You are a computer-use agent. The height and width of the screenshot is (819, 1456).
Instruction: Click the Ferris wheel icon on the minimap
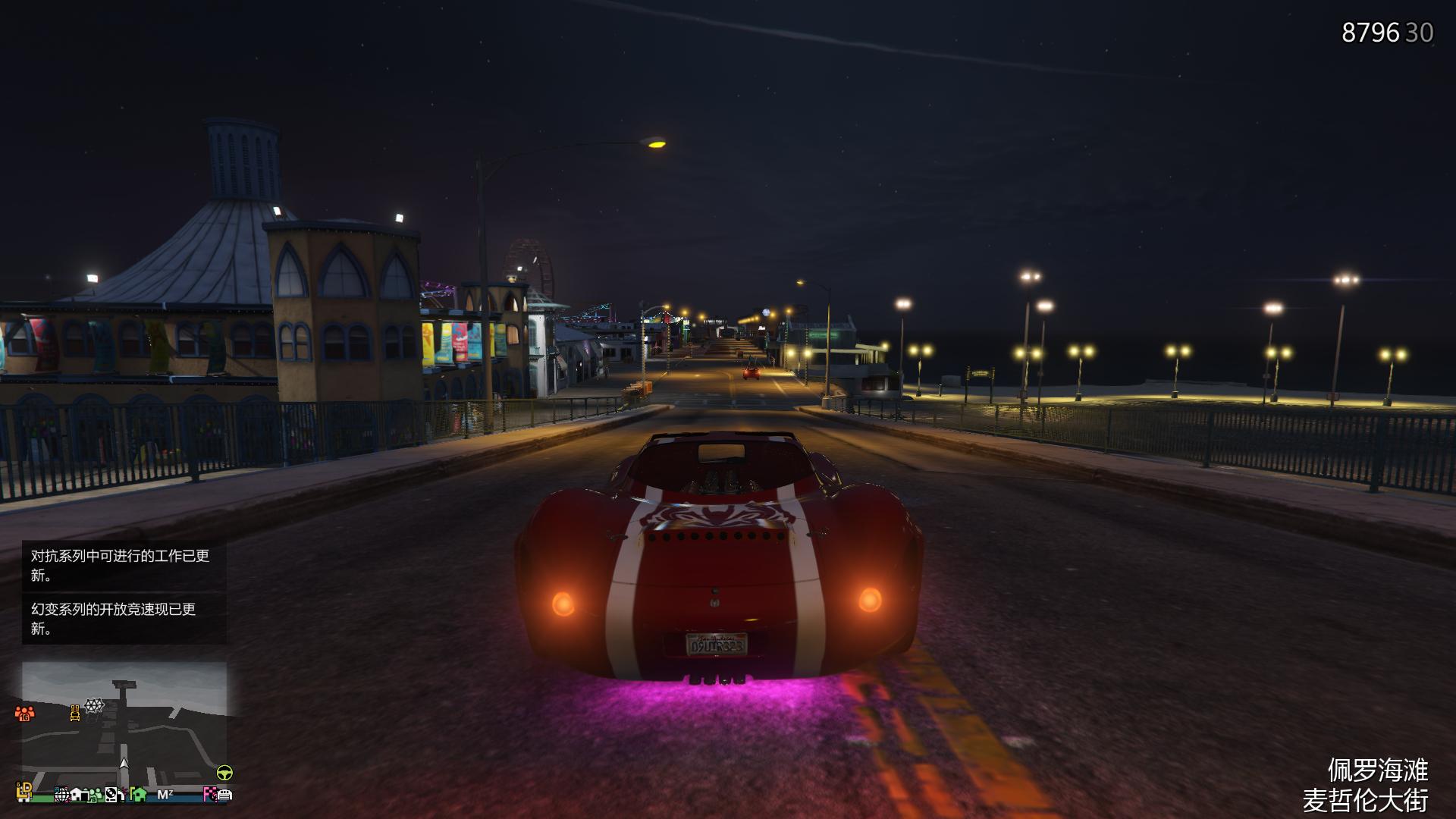[93, 705]
